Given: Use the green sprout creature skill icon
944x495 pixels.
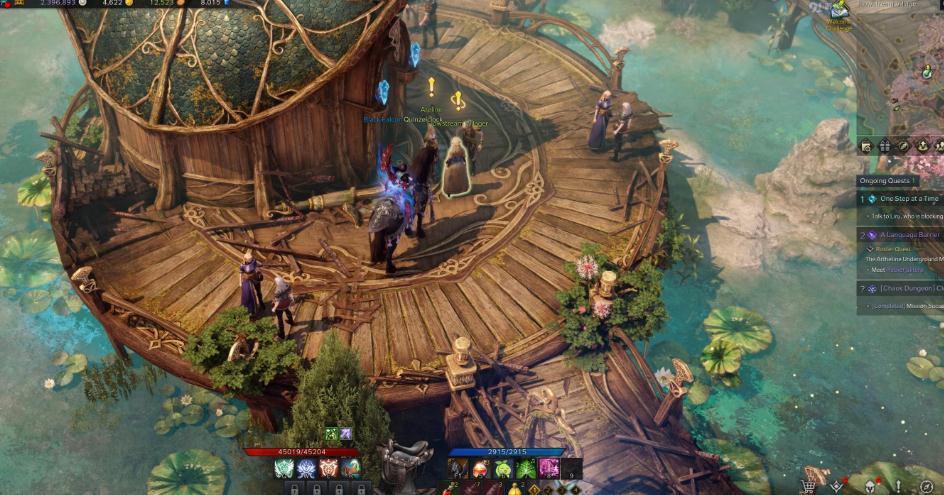Looking at the screenshot, I should point(503,468).
